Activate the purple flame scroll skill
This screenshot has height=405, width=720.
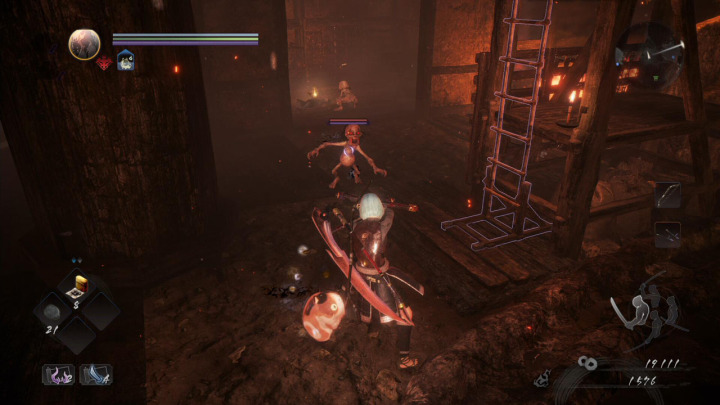point(57,374)
